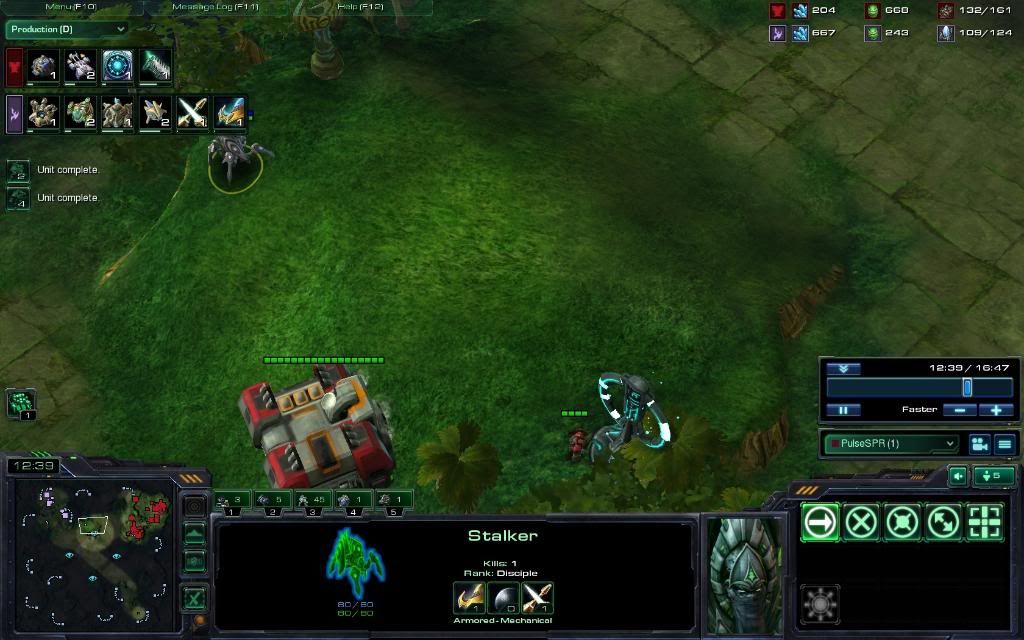This screenshot has width=1024, height=640.
Task: Select the Attack command button
Action: point(984,522)
